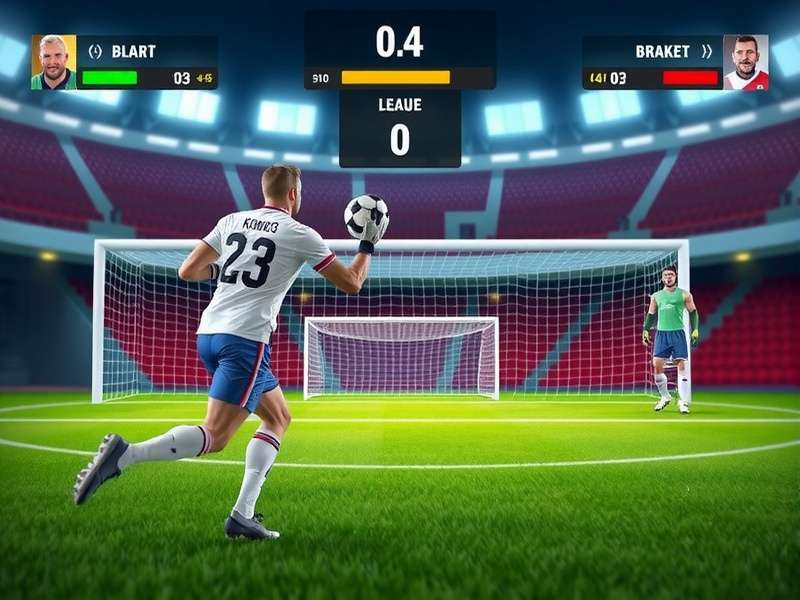Image resolution: width=800 pixels, height=600 pixels.
Task: Select the BRAKET player portrait
Action: [745, 62]
